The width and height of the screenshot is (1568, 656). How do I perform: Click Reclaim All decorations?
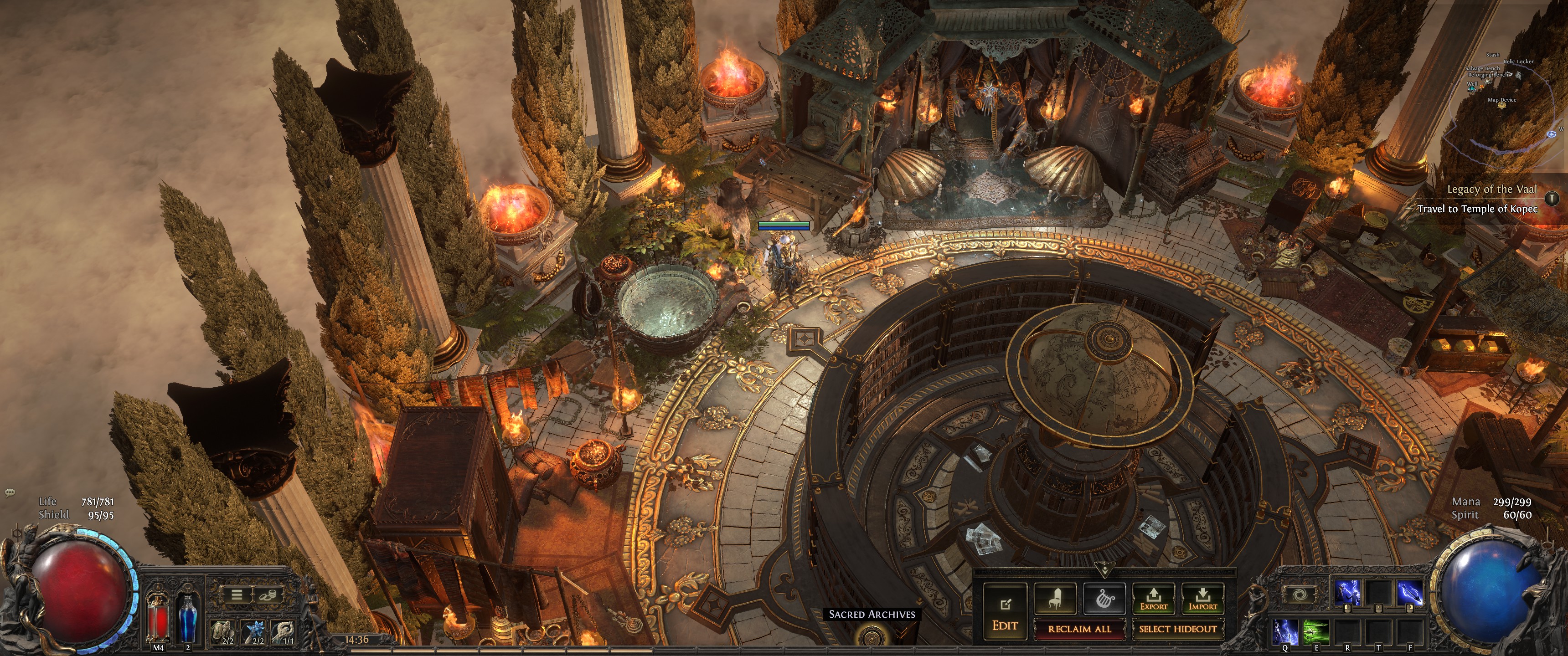pos(1079,629)
